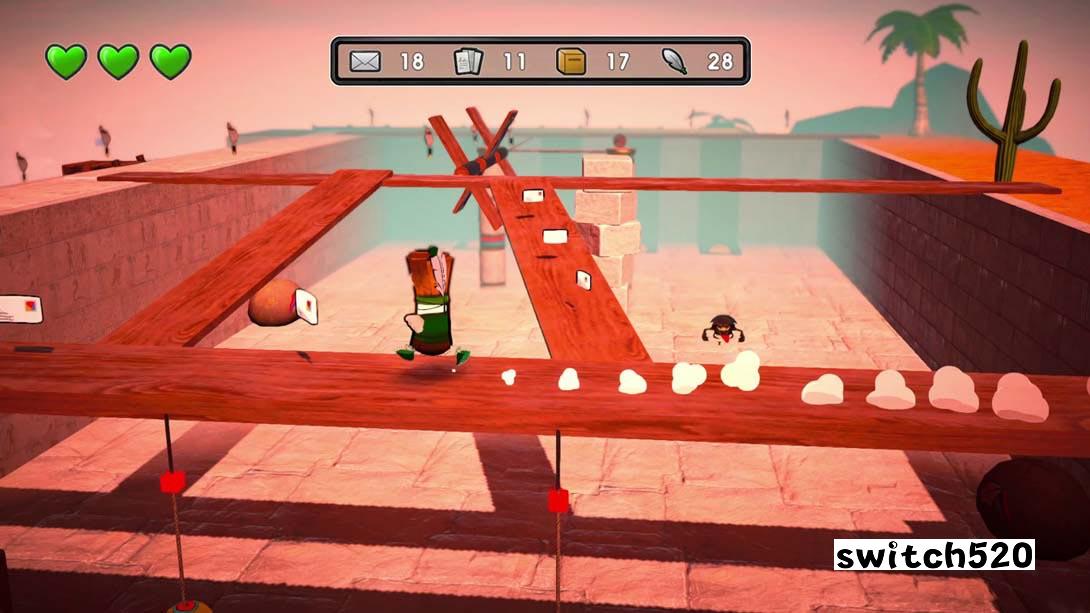1090x613 pixels.
Task: Click the envelope icon in the collectibles bar
Action: pos(366,61)
